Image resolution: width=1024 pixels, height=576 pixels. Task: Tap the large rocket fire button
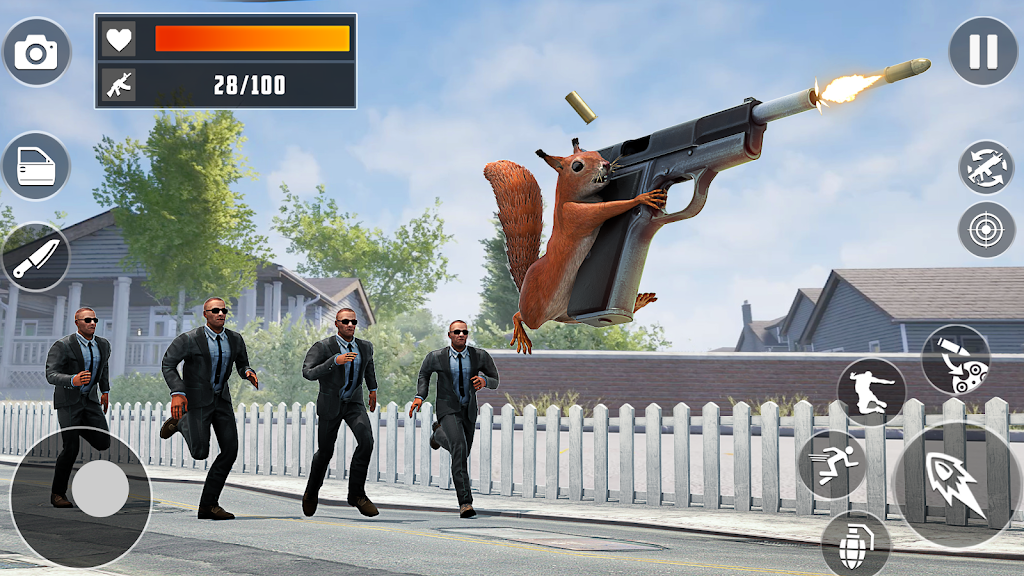pos(956,485)
